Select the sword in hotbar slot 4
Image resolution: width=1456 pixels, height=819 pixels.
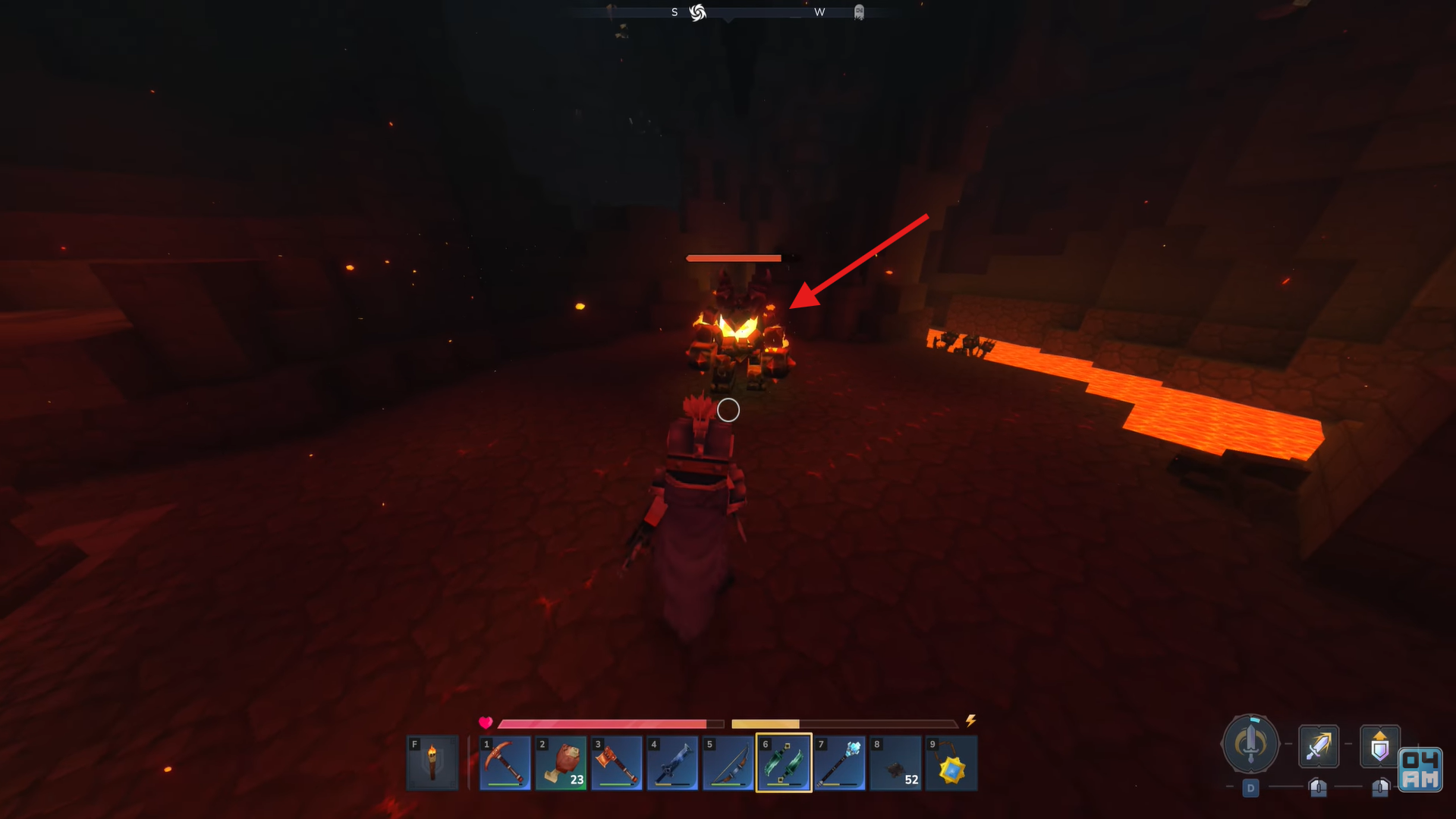tap(673, 762)
